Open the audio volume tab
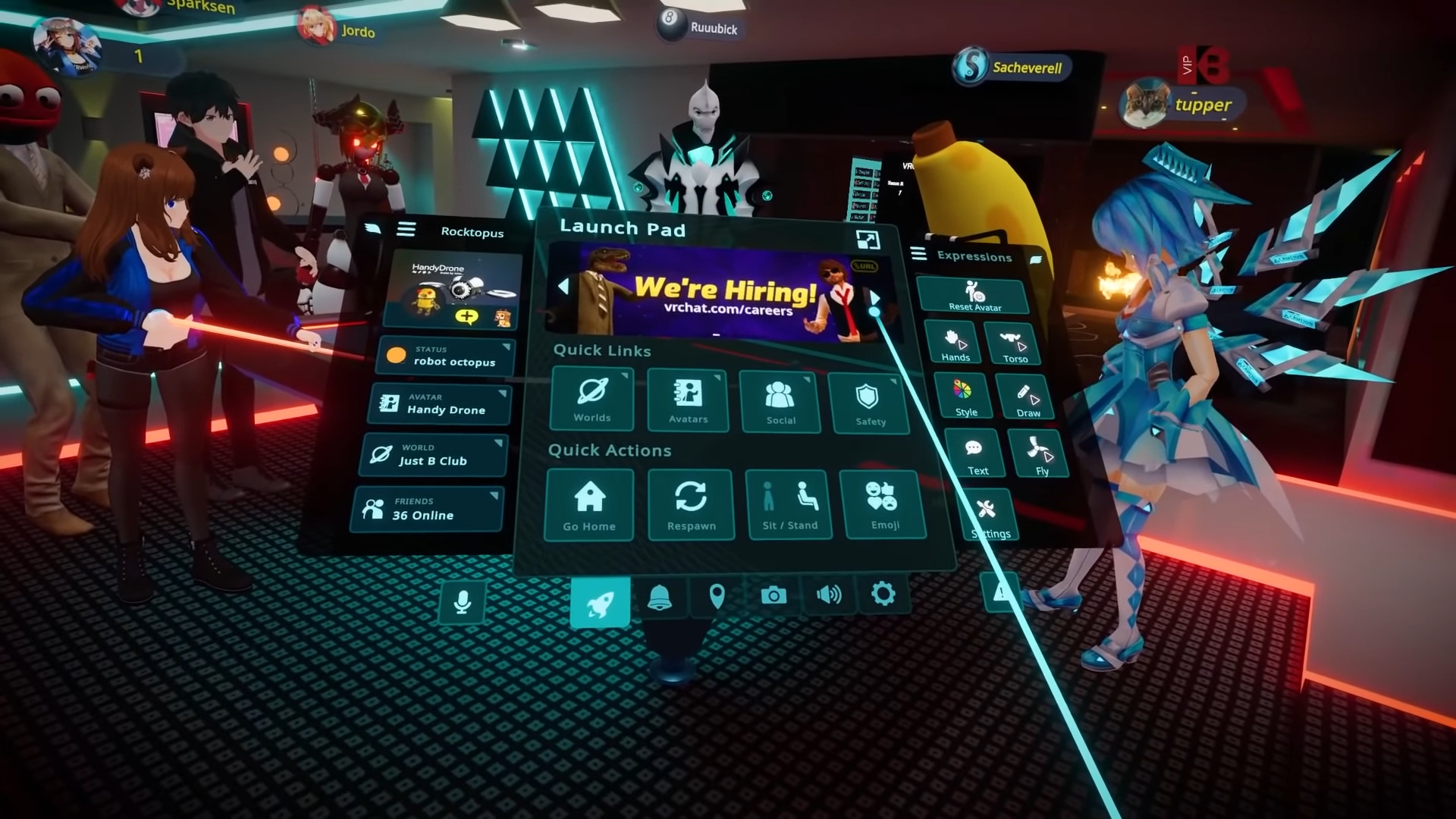Screen dimensions: 1456x819 828,595
